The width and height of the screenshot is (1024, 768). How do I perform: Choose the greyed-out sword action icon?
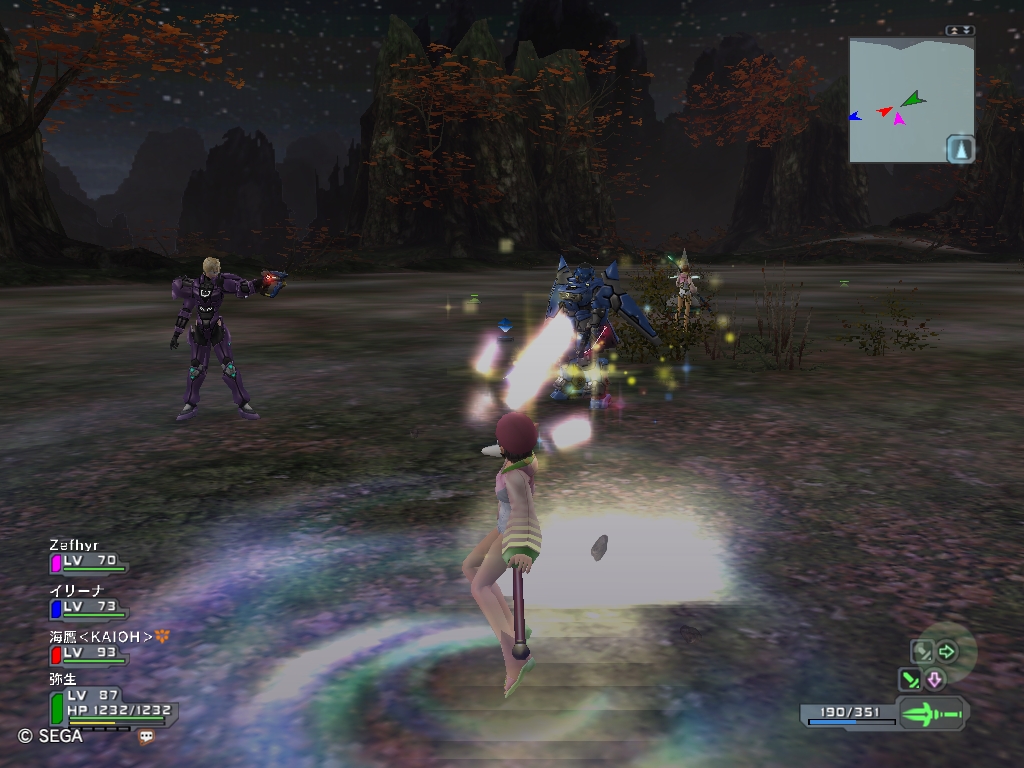pos(921,653)
